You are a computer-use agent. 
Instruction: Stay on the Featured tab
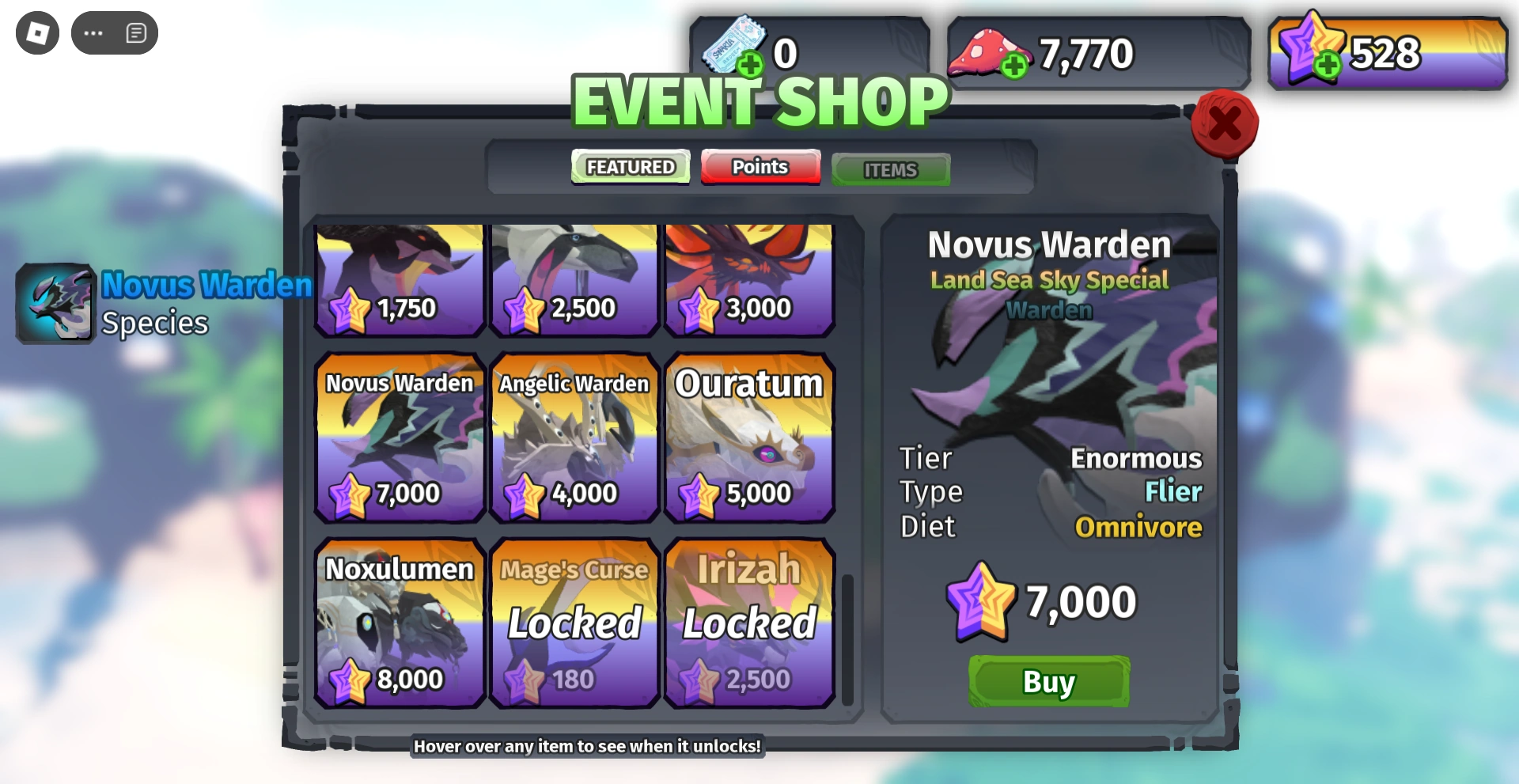[x=630, y=166]
